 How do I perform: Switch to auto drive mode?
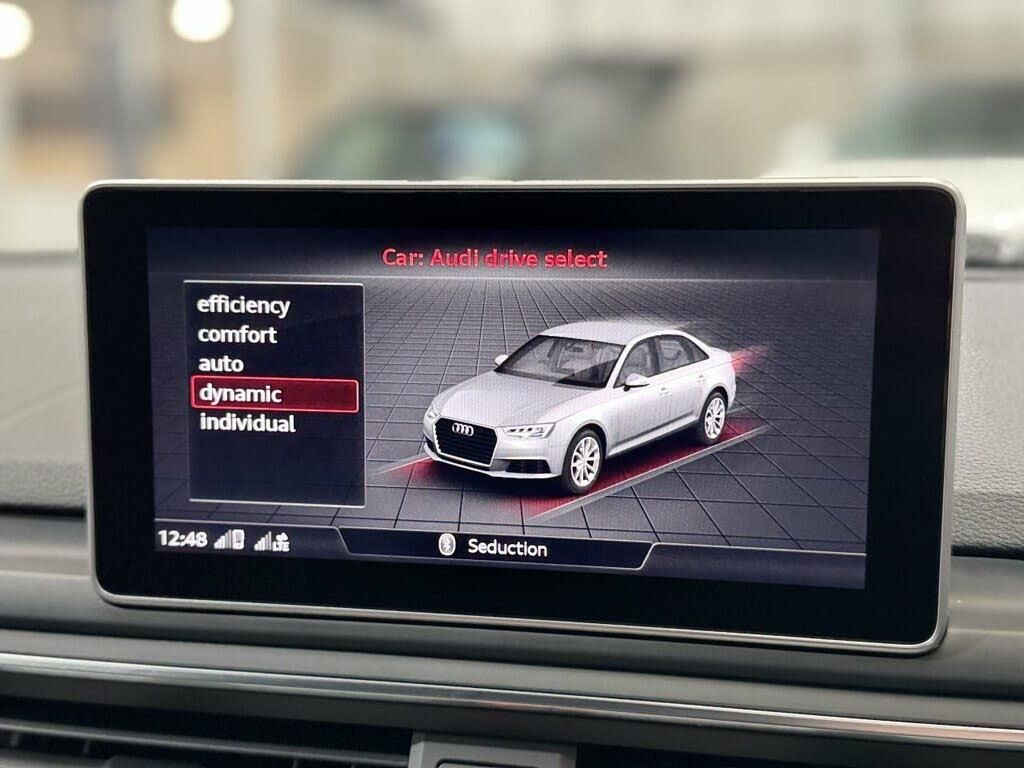(221, 363)
